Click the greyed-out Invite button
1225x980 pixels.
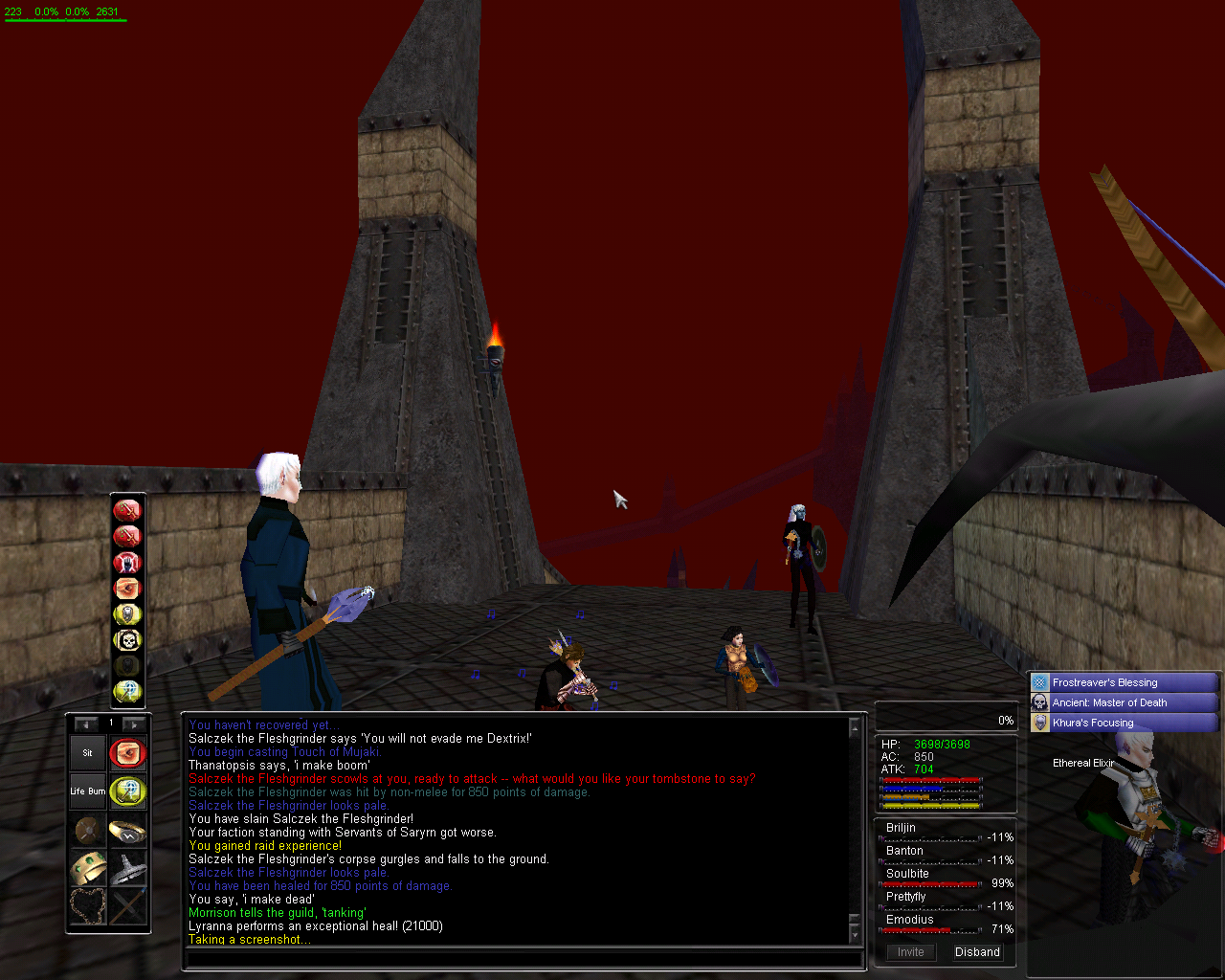click(911, 952)
